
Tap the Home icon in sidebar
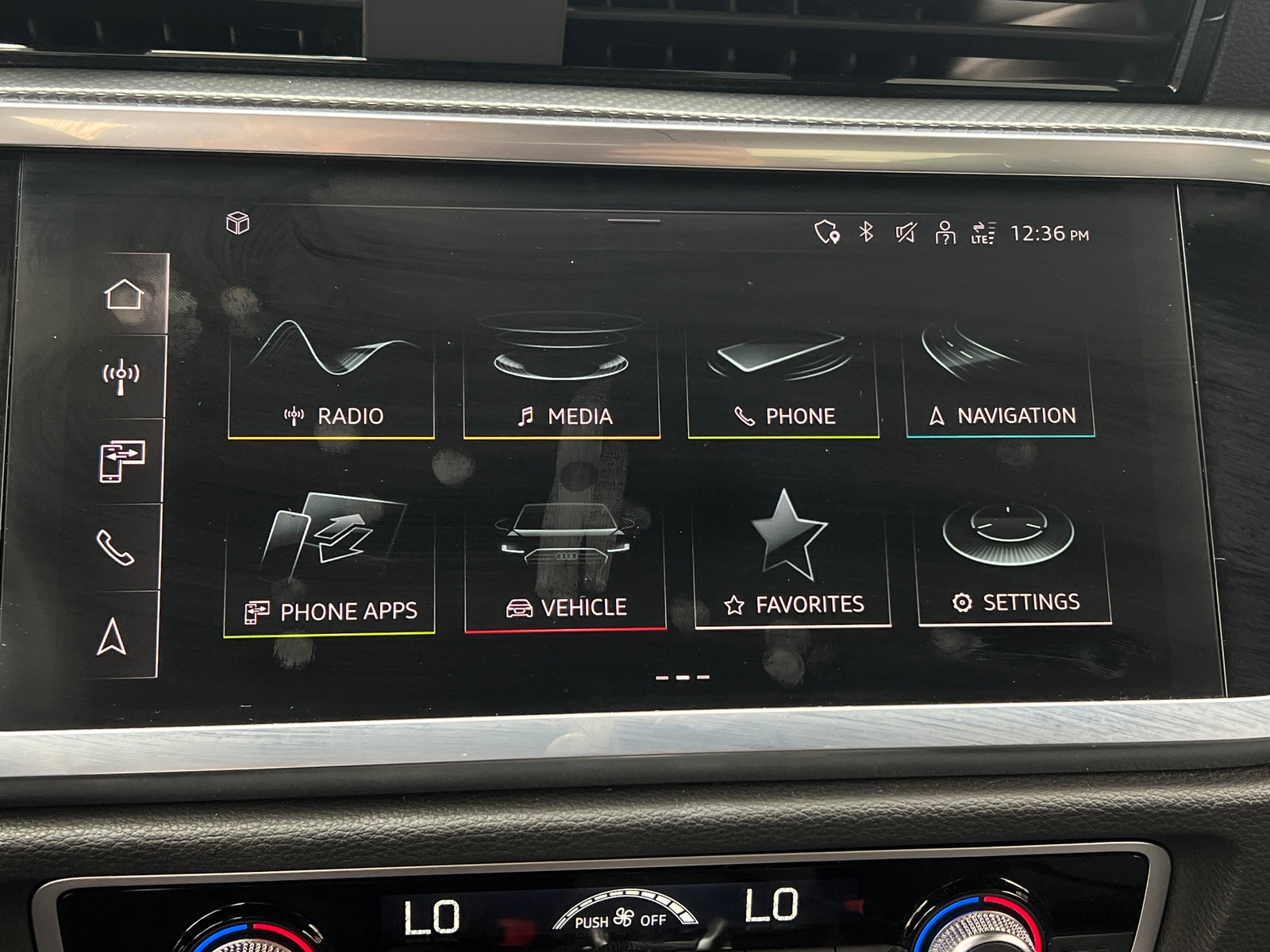pyautogui.click(x=125, y=294)
